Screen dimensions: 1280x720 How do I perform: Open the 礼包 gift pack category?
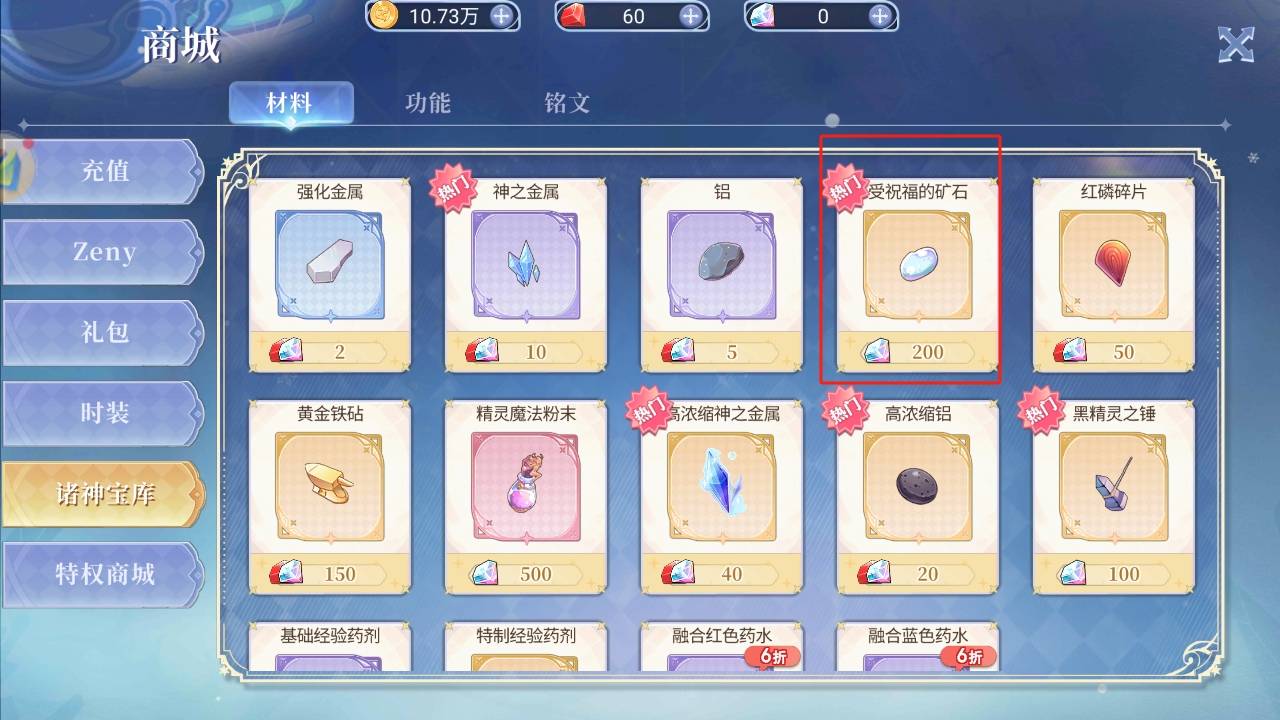pos(104,333)
